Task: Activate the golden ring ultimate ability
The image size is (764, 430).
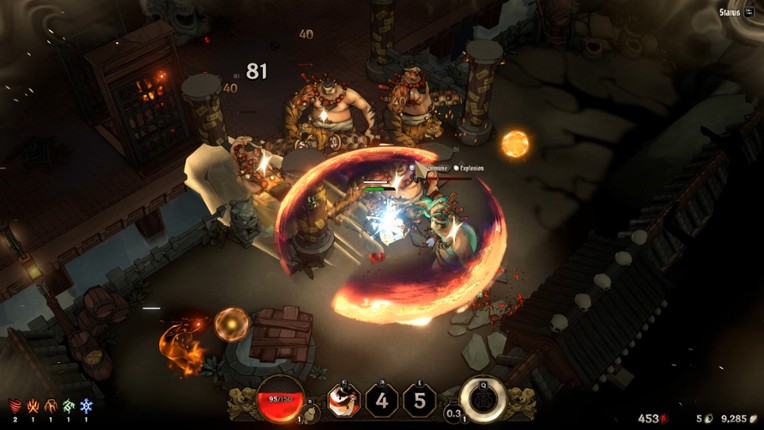Action: coord(481,398)
